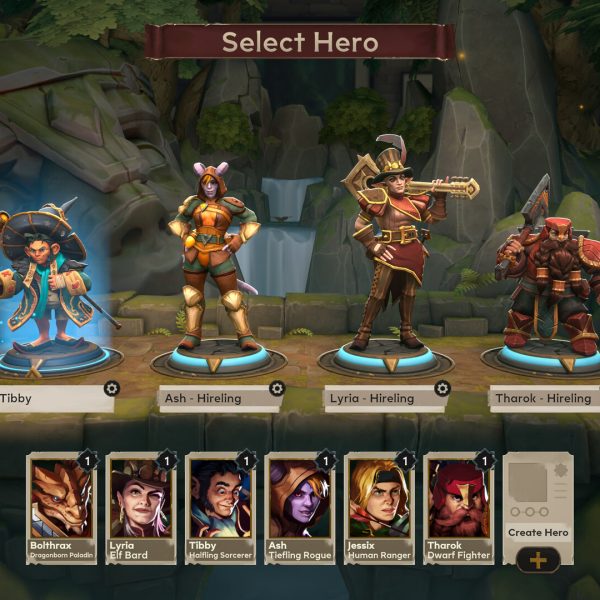Select the Ash Tiefling Rogue card
Viewport: 600px width, 600px height.
(x=299, y=507)
